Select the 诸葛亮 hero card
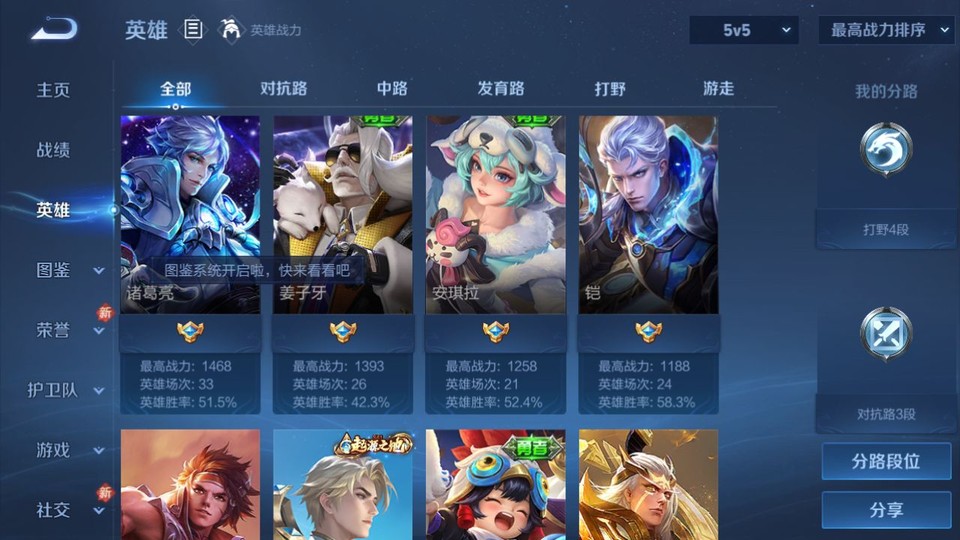 point(190,214)
